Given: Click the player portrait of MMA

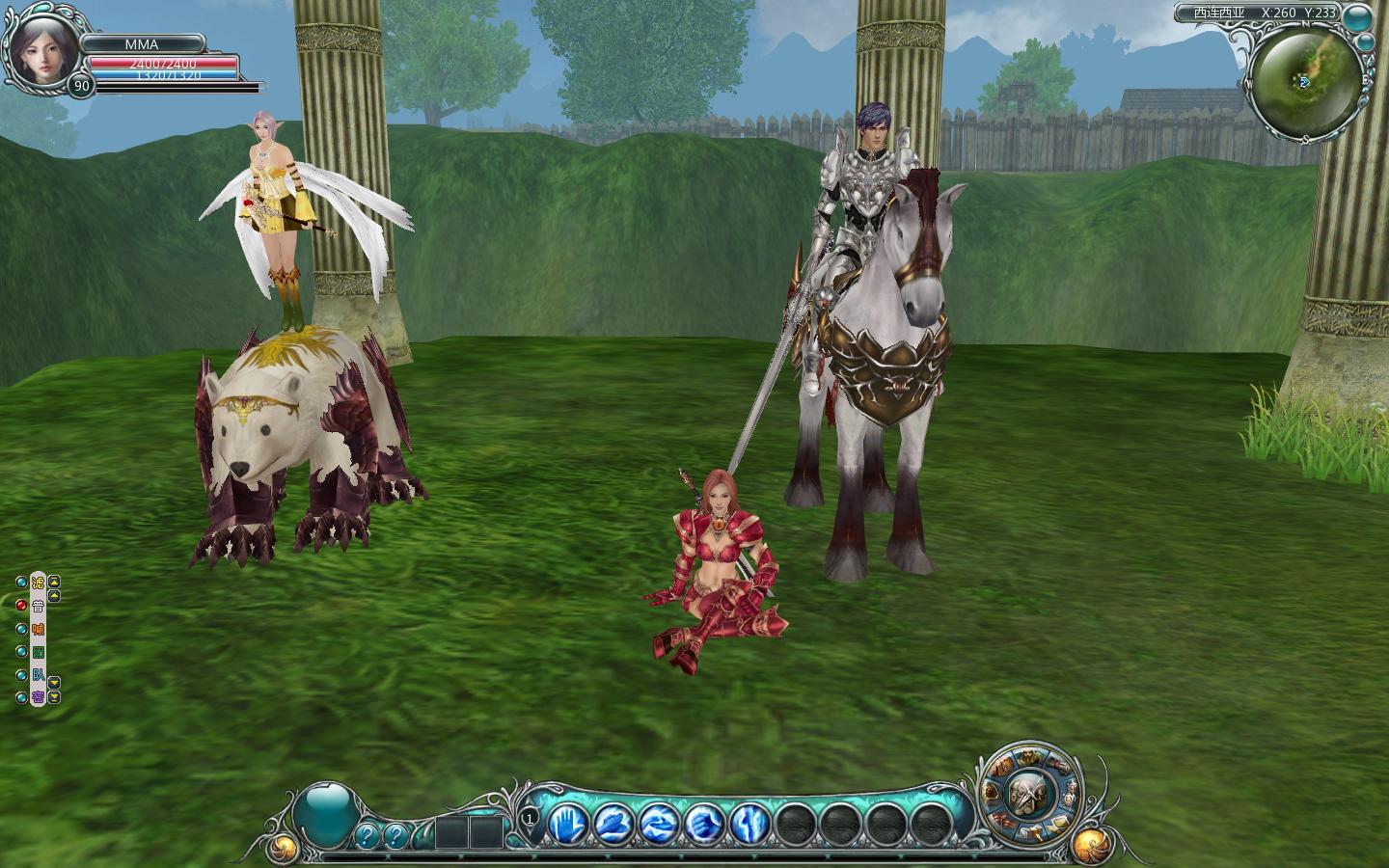Looking at the screenshot, I should pyautogui.click(x=37, y=45).
